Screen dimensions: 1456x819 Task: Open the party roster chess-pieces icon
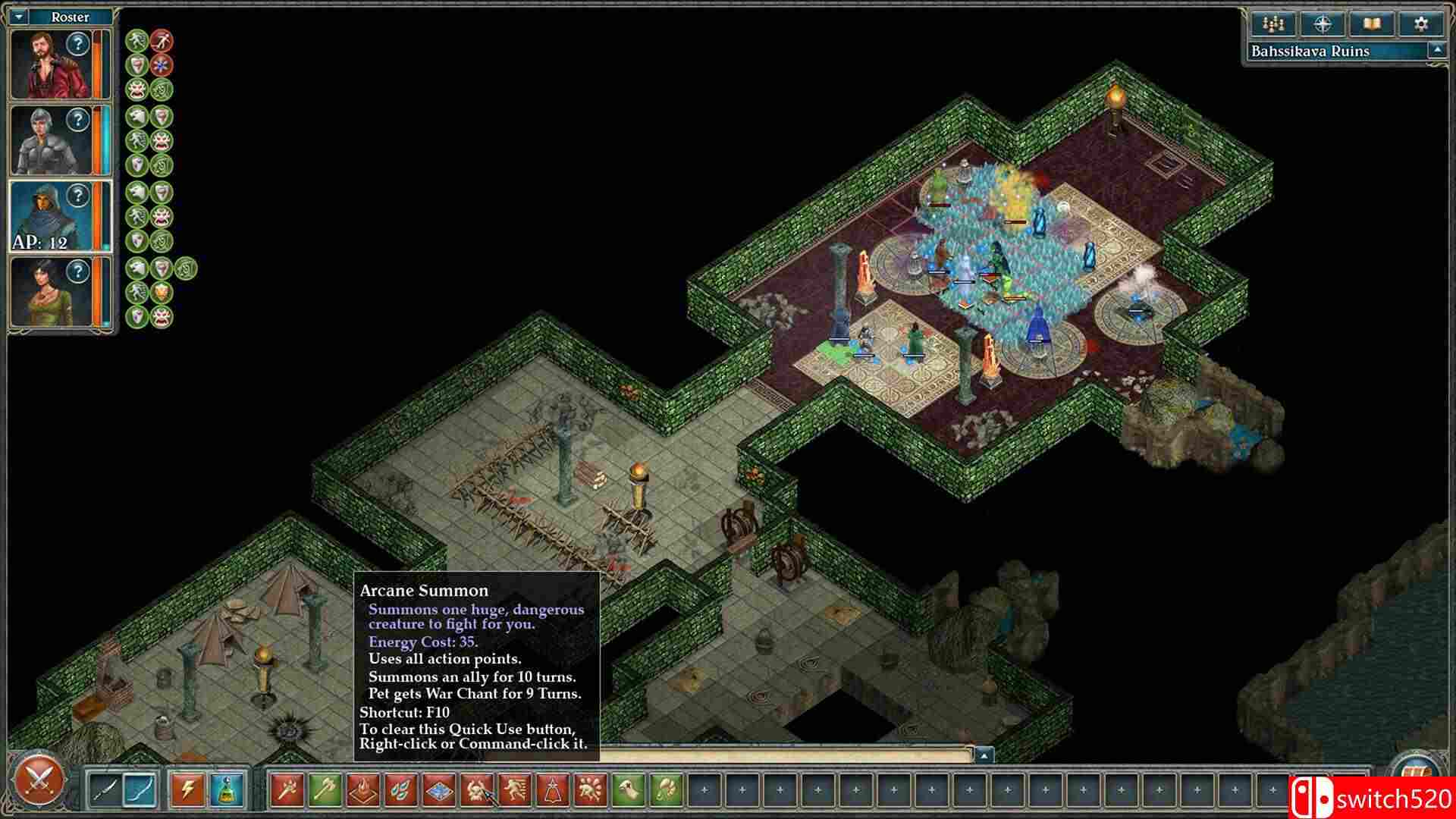pyautogui.click(x=1273, y=24)
